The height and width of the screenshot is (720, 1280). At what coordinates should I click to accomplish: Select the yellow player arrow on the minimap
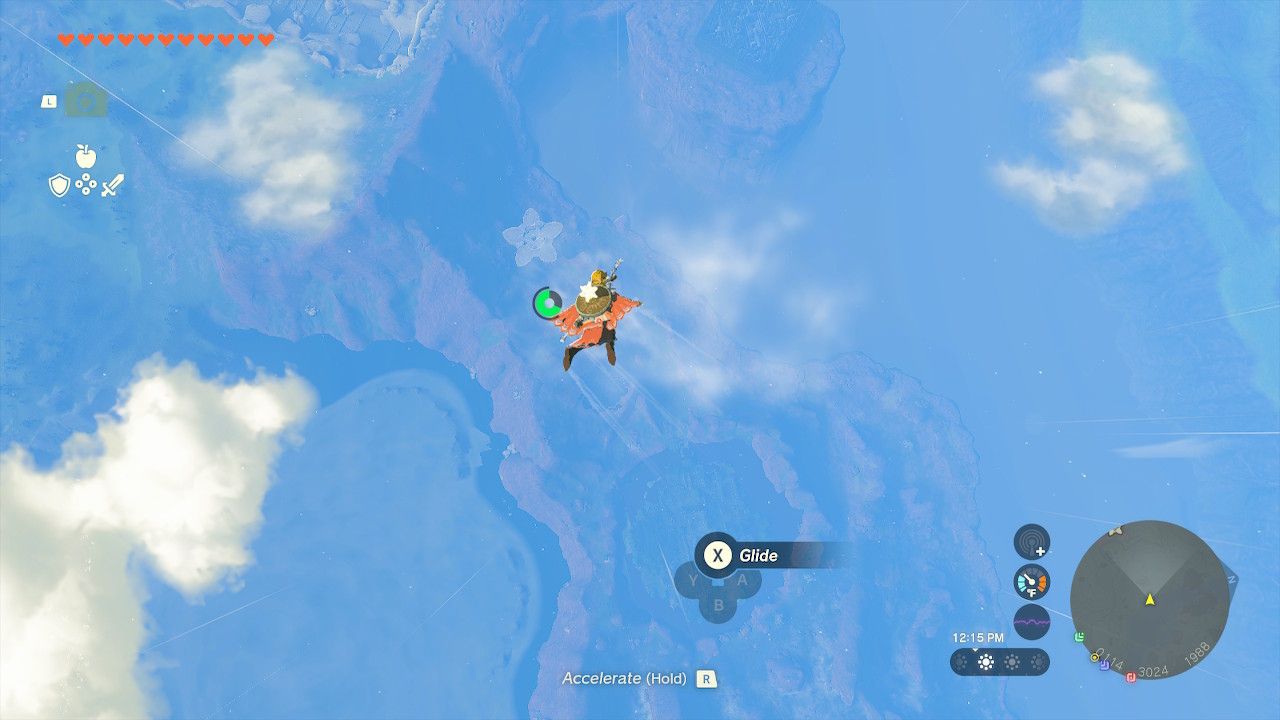1150,600
